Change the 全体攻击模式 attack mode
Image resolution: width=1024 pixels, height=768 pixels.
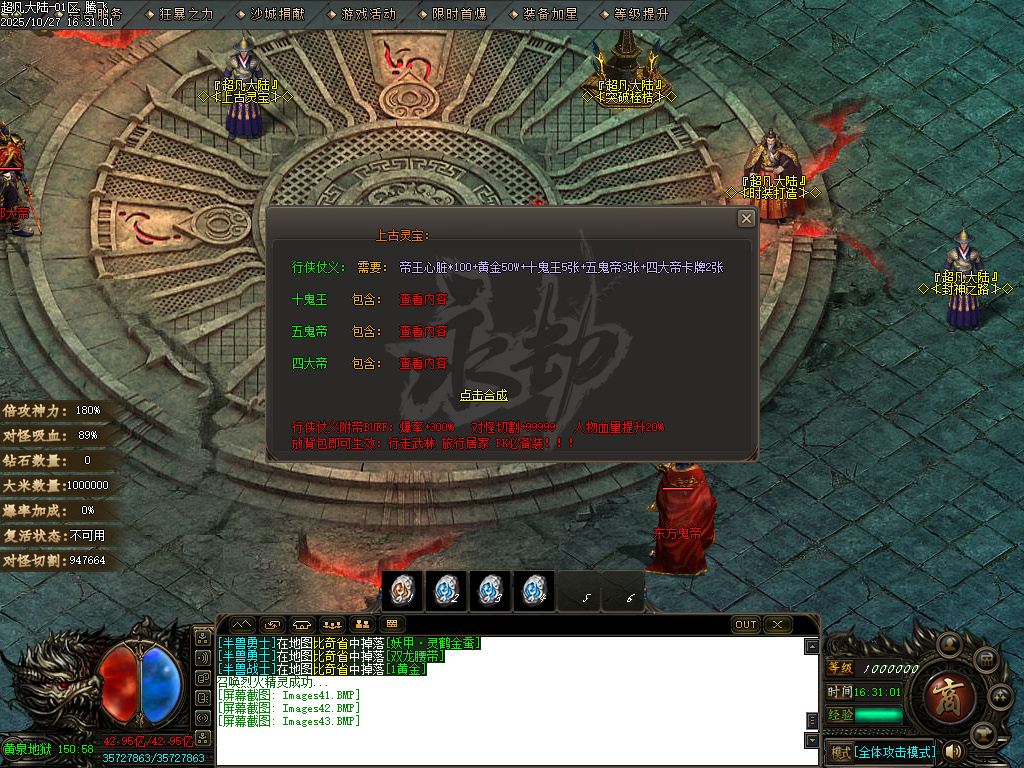(x=894, y=752)
